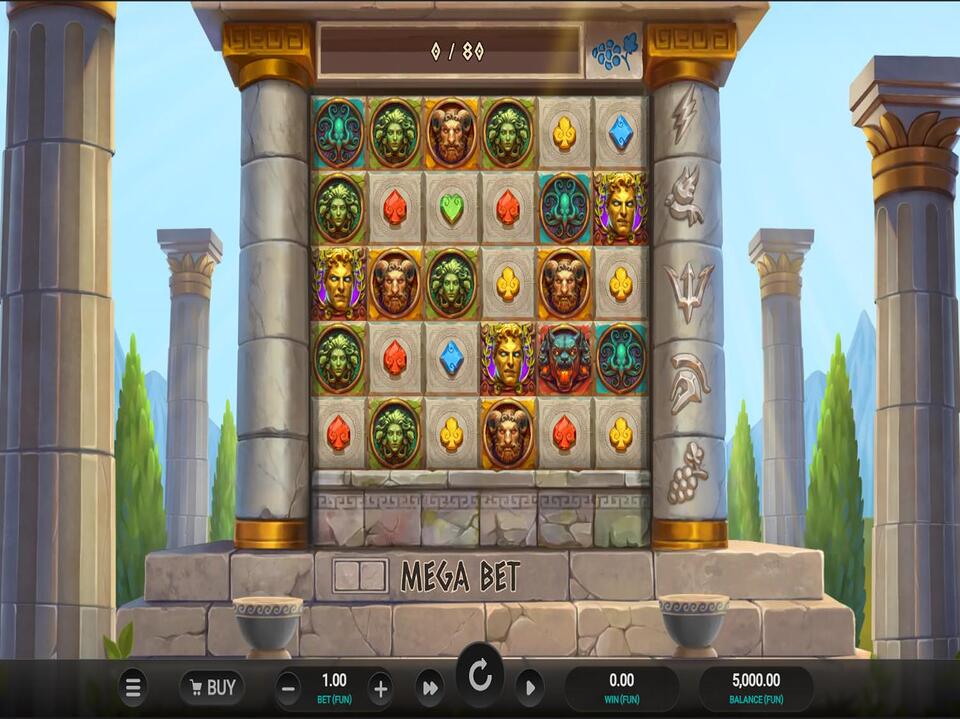Open the BUY feature shop
Image resolution: width=960 pixels, height=719 pixels.
pos(212,687)
